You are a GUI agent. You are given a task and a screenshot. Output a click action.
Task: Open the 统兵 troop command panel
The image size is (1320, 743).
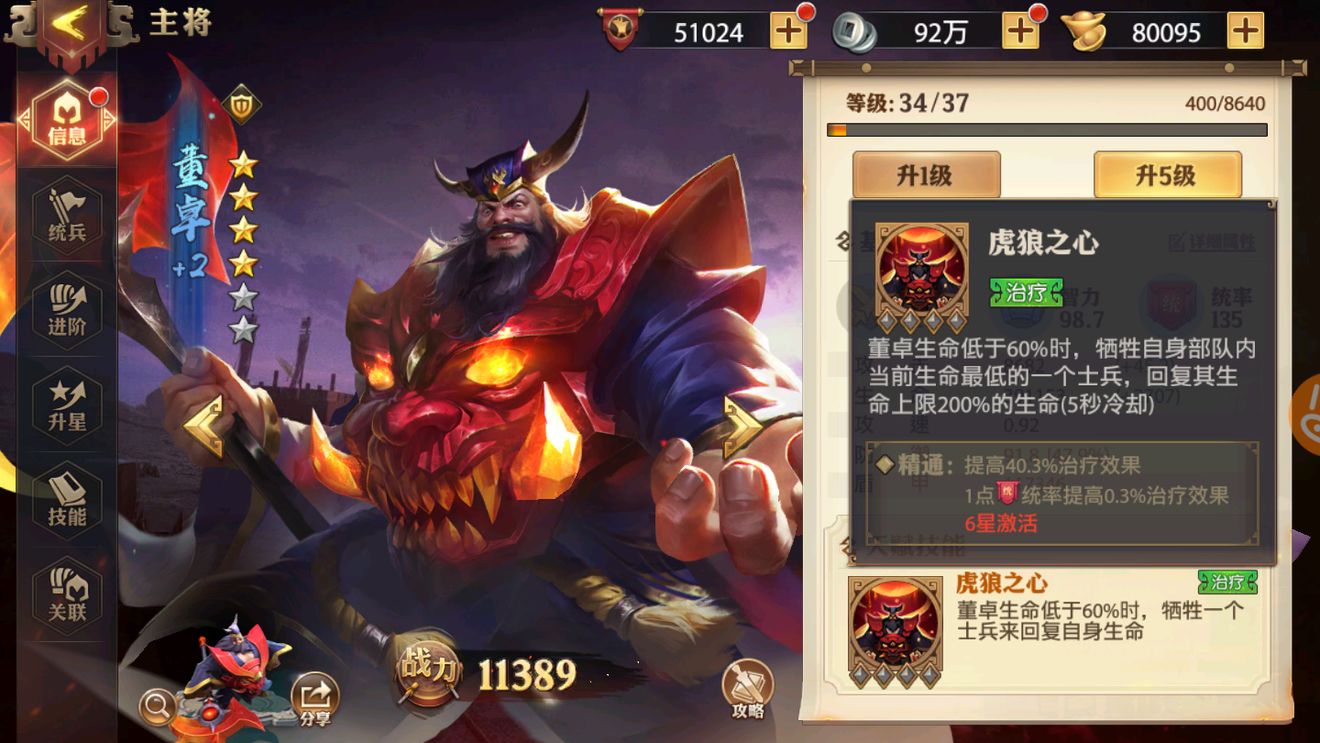pyautogui.click(x=66, y=213)
